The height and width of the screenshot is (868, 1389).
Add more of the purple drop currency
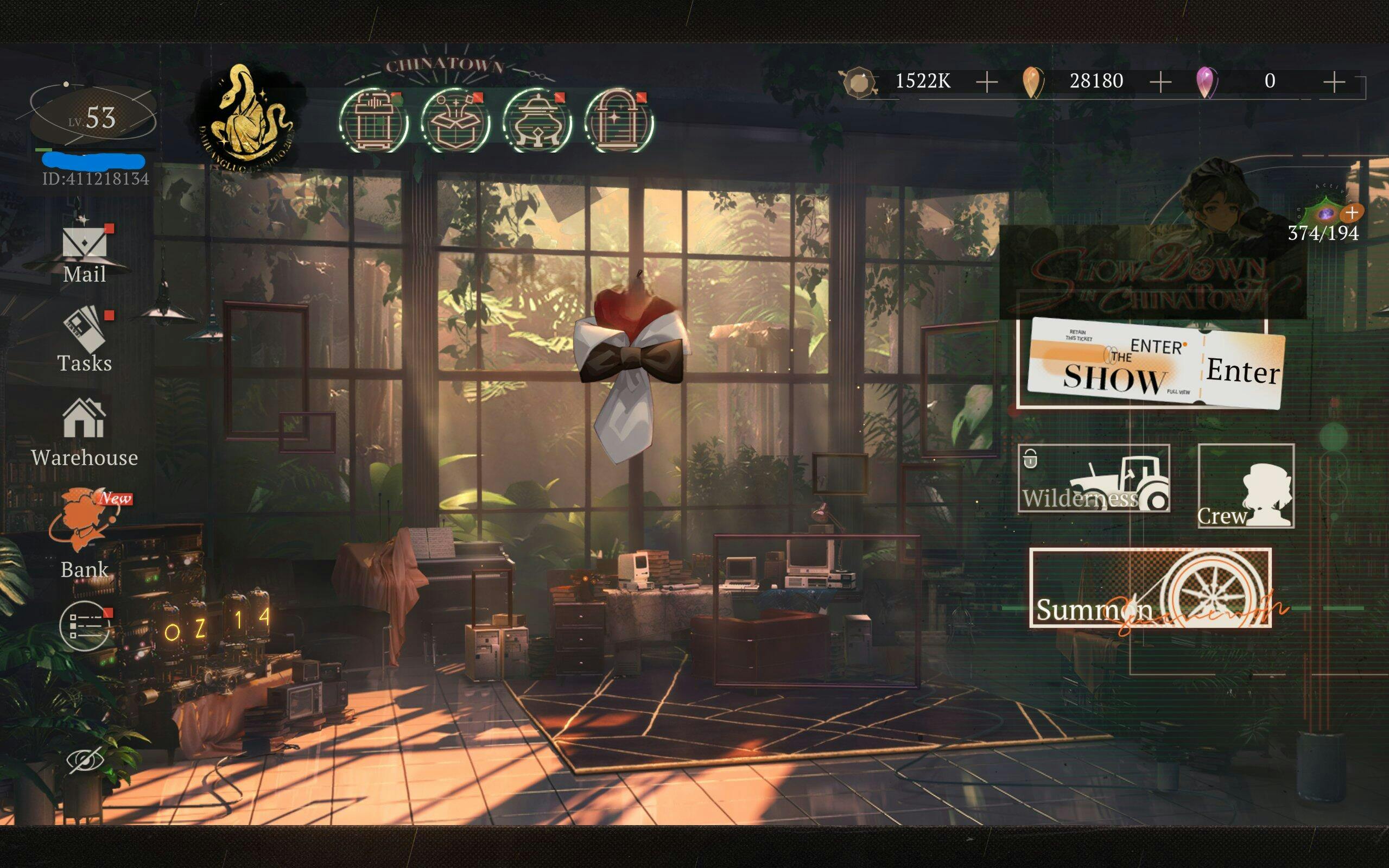tap(1334, 82)
